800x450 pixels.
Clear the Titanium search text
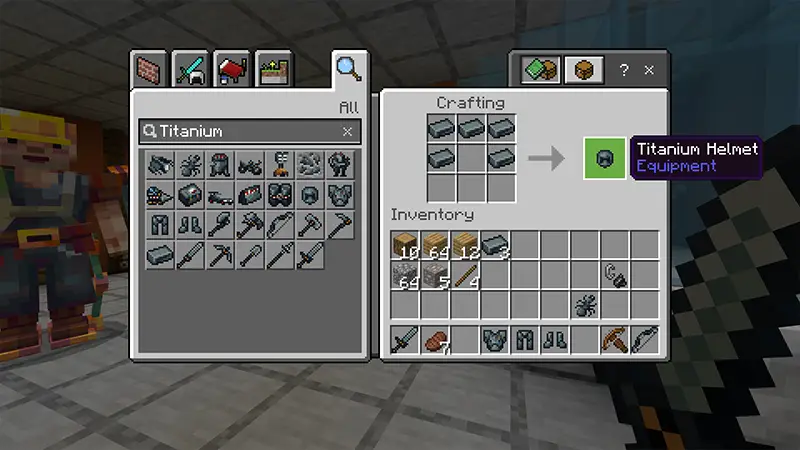coord(347,131)
